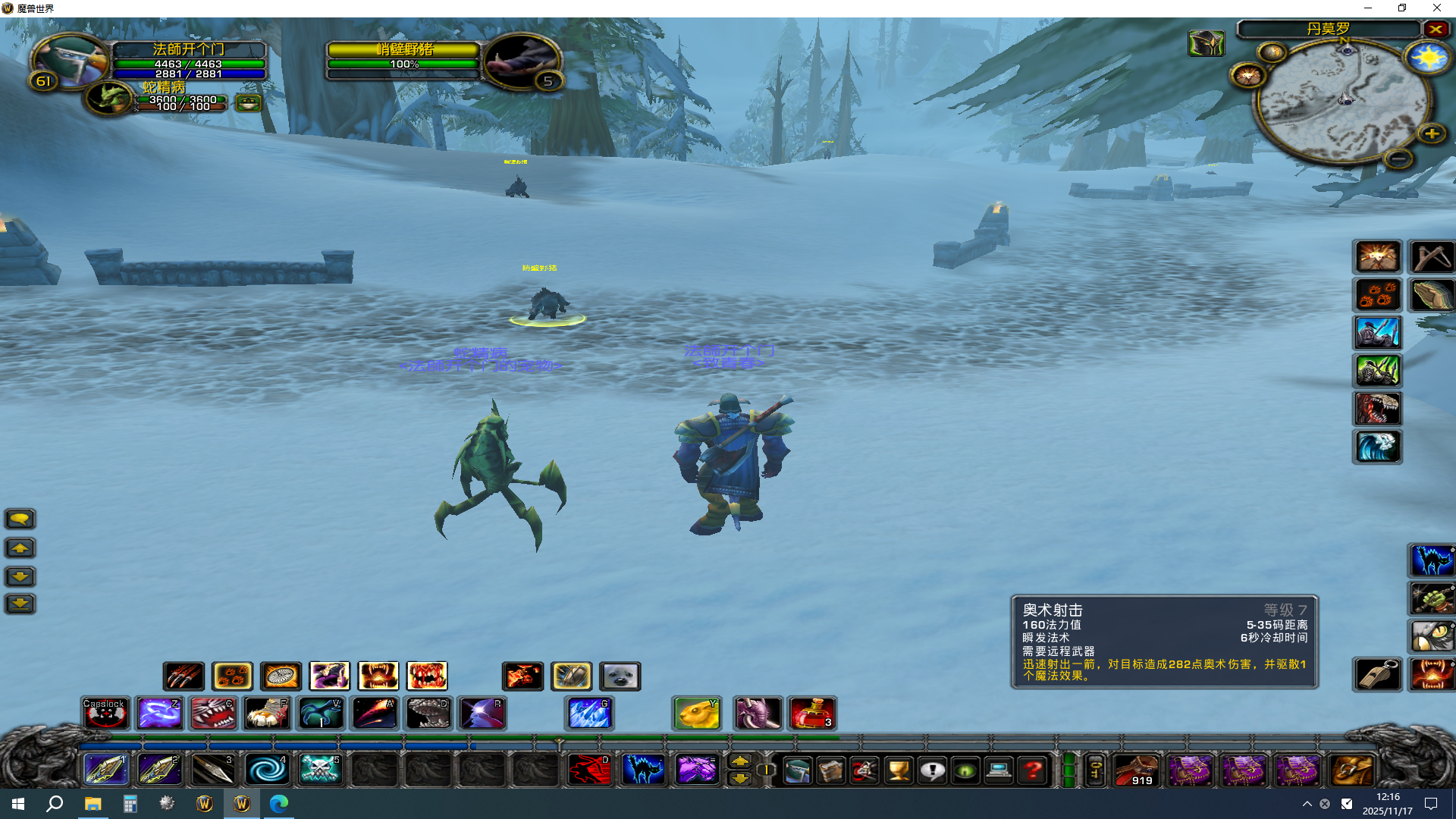Open the golden key ring button
The image size is (1456, 819).
pos(1095,770)
